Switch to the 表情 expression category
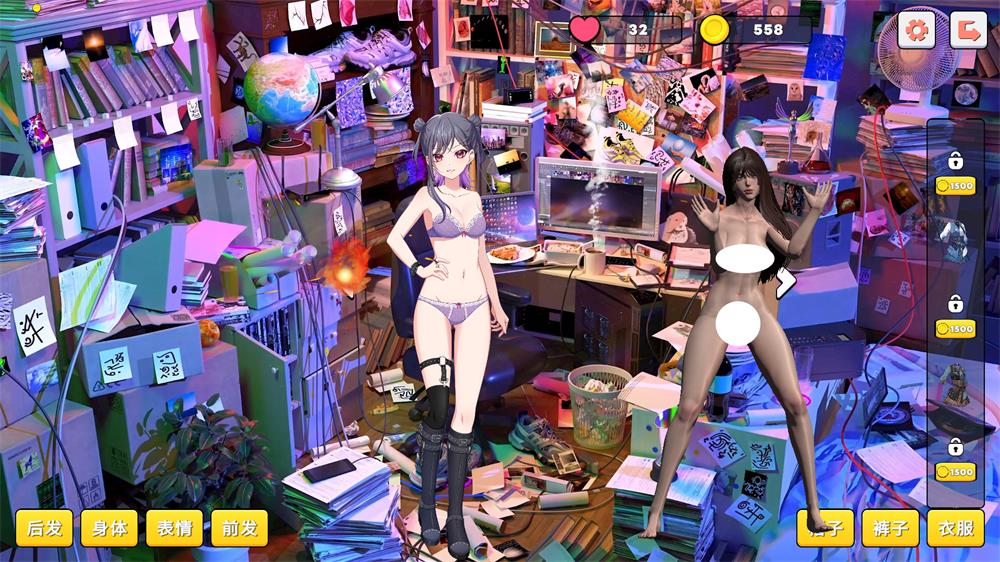1000x562 pixels. click(174, 528)
